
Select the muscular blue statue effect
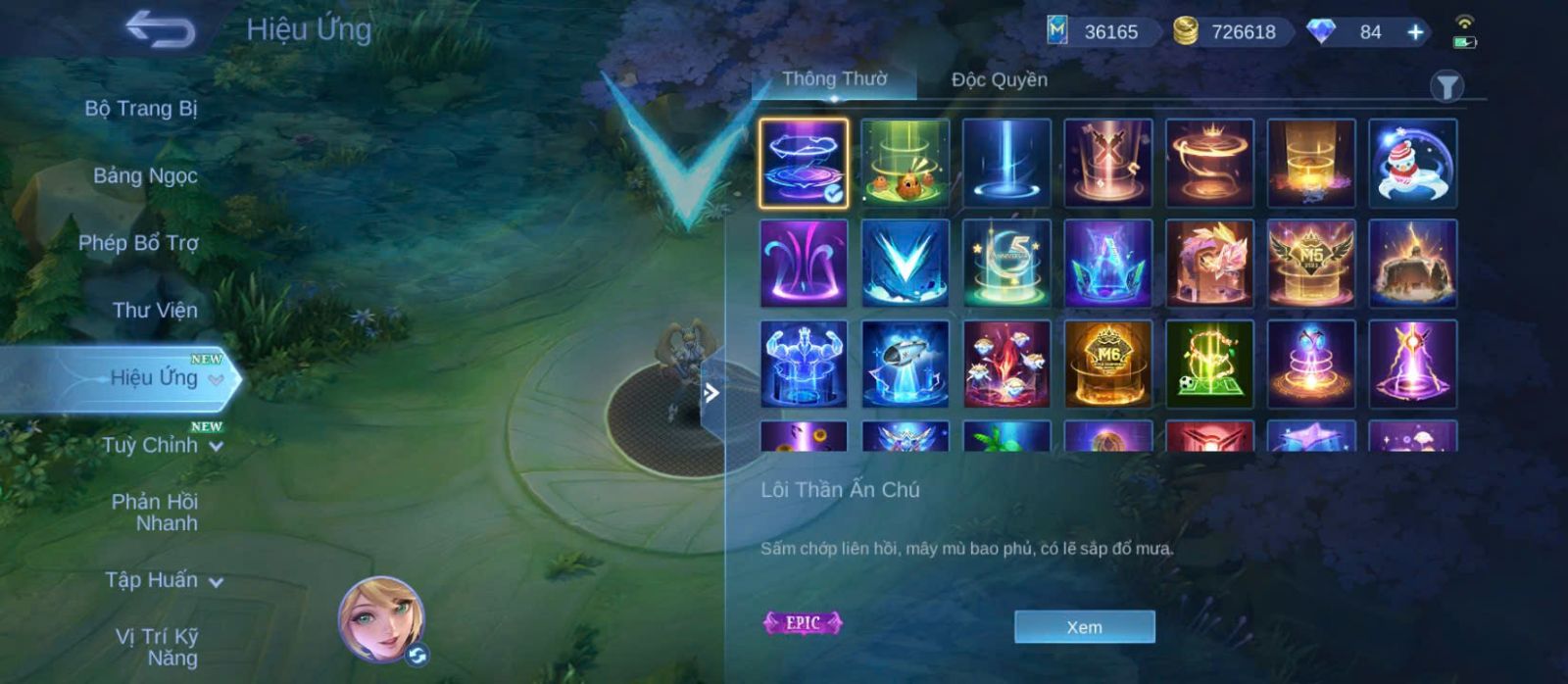click(804, 364)
